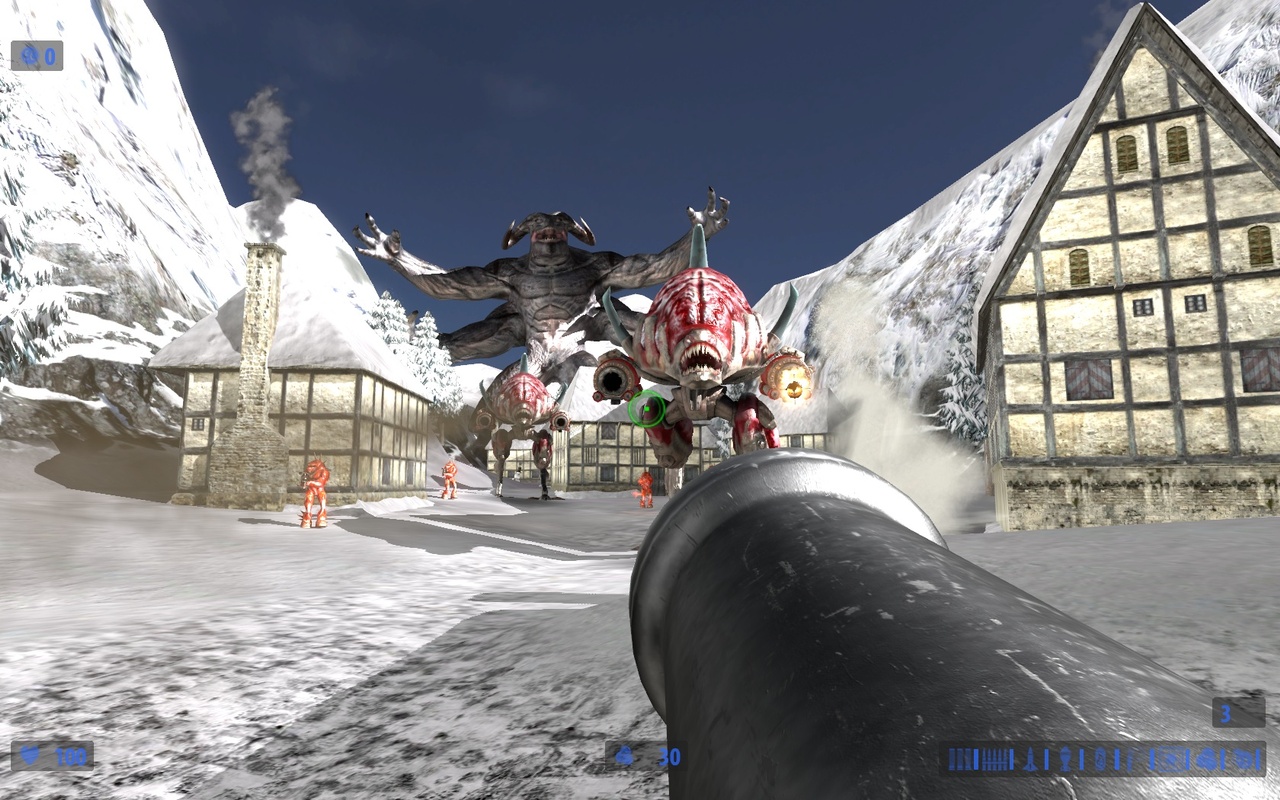The height and width of the screenshot is (800, 1280).
Task: Click the electricity ammo icon in the weapon bar
Action: (x=1100, y=759)
